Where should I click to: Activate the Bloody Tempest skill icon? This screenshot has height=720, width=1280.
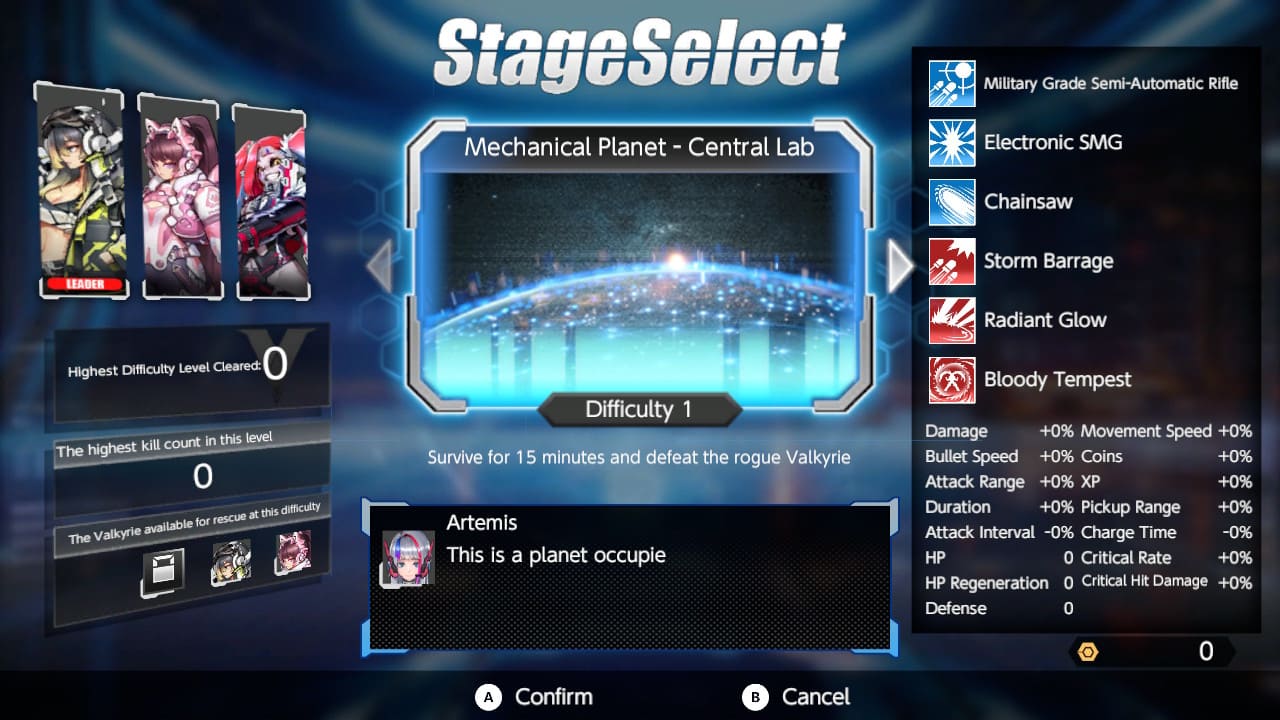pos(951,380)
